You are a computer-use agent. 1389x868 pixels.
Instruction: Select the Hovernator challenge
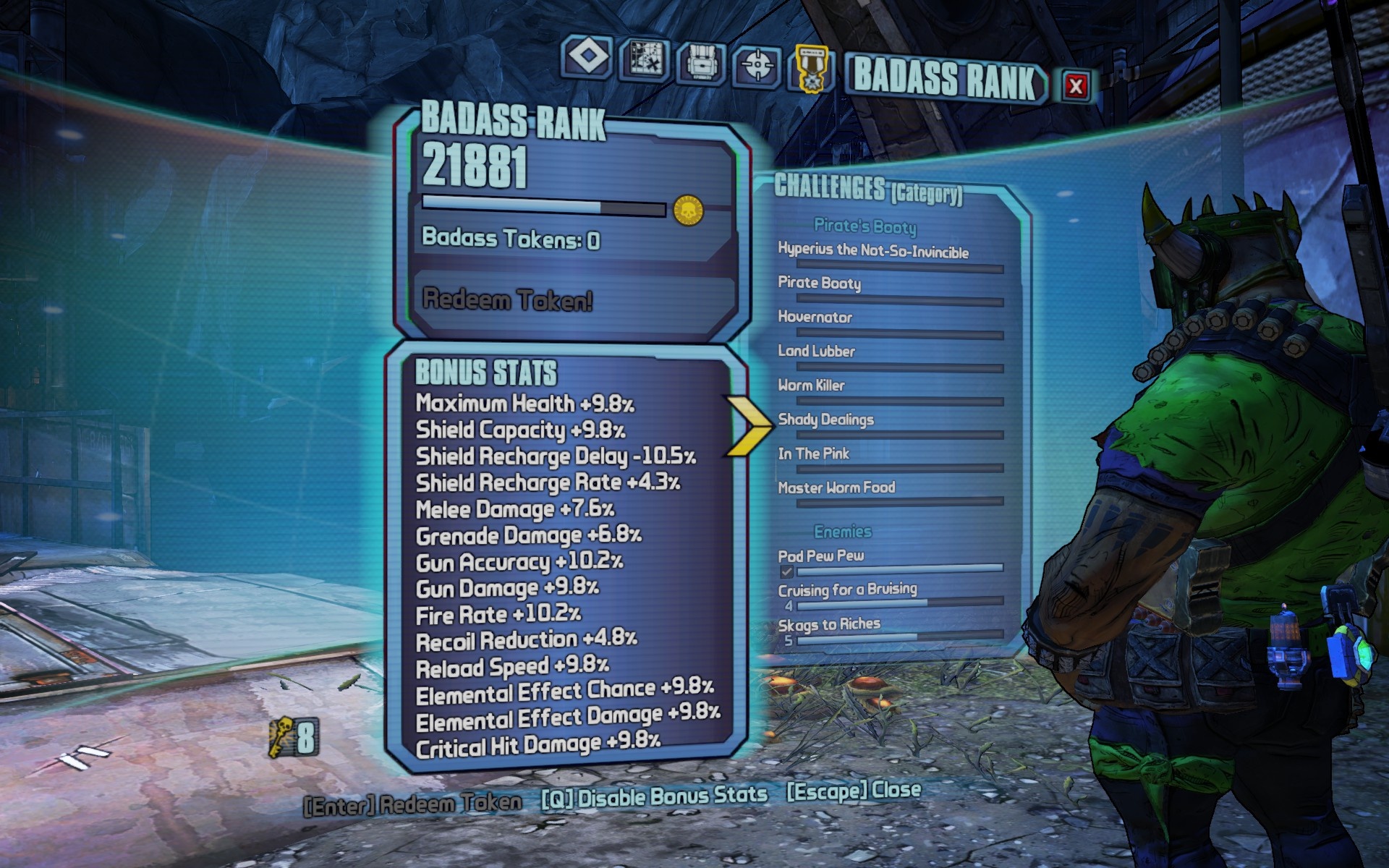click(815, 317)
